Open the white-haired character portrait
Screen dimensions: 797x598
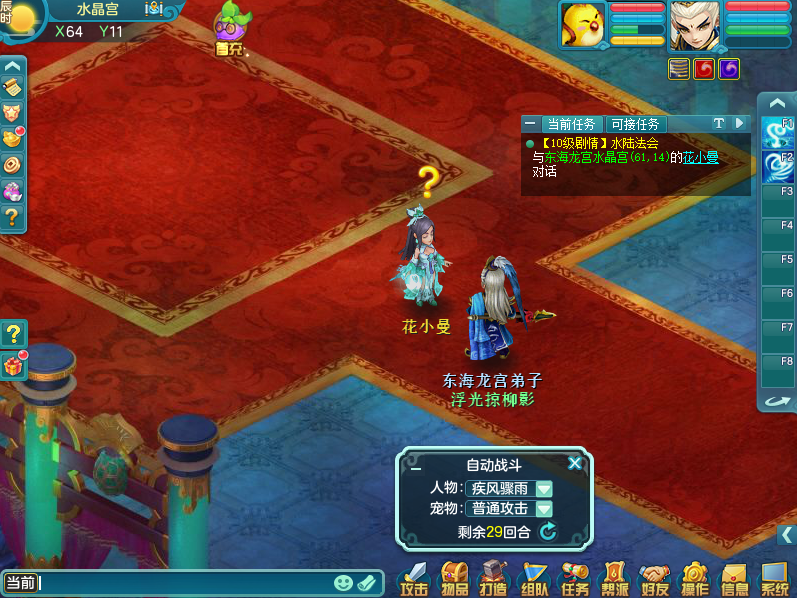(694, 24)
